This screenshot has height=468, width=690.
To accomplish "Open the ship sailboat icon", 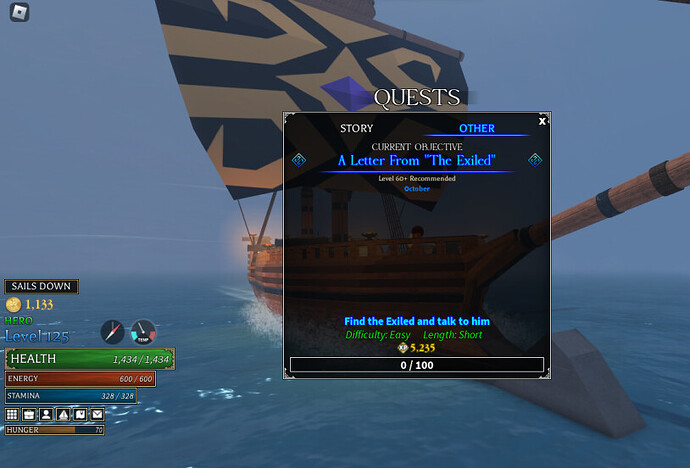I will (63, 414).
